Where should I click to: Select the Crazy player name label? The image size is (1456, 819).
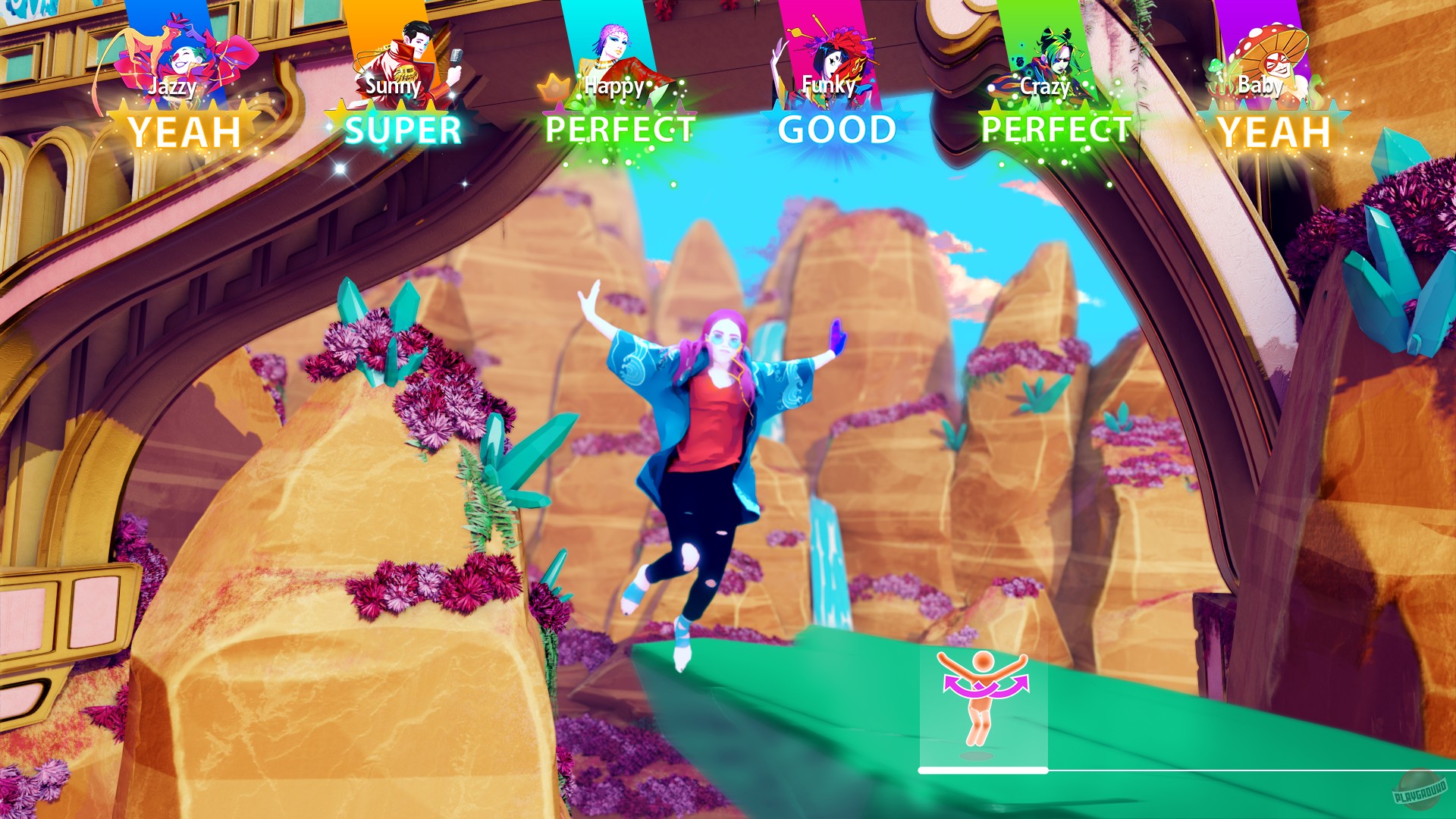pos(1044,86)
